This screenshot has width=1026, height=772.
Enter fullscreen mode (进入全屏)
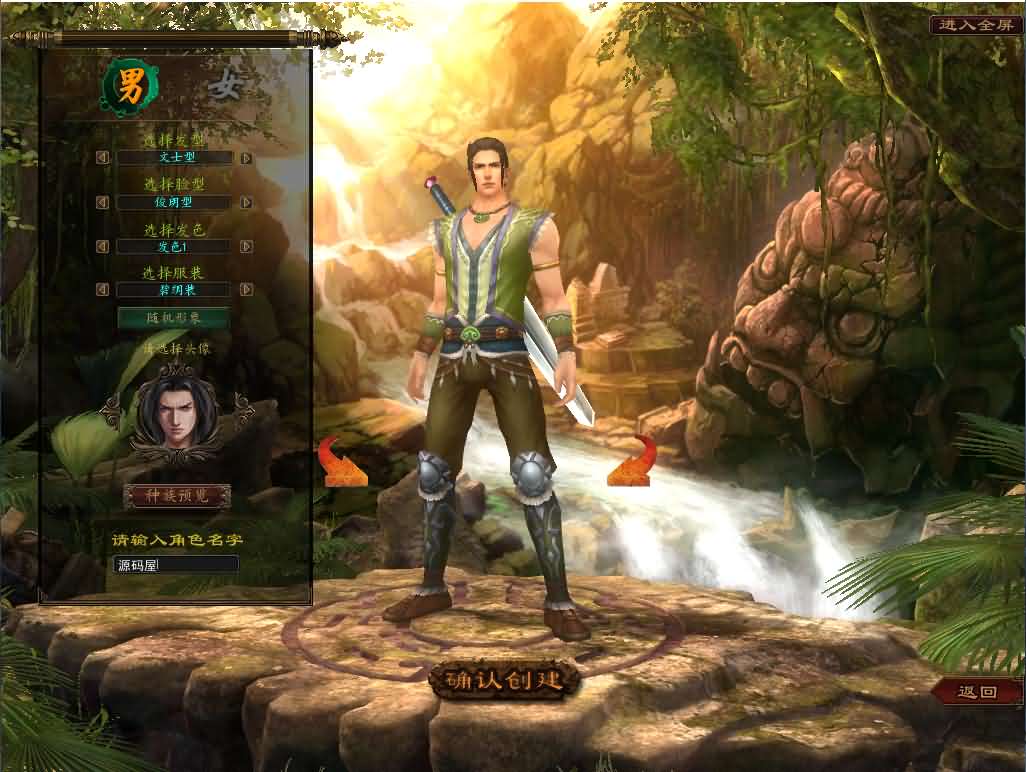[x=975, y=25]
